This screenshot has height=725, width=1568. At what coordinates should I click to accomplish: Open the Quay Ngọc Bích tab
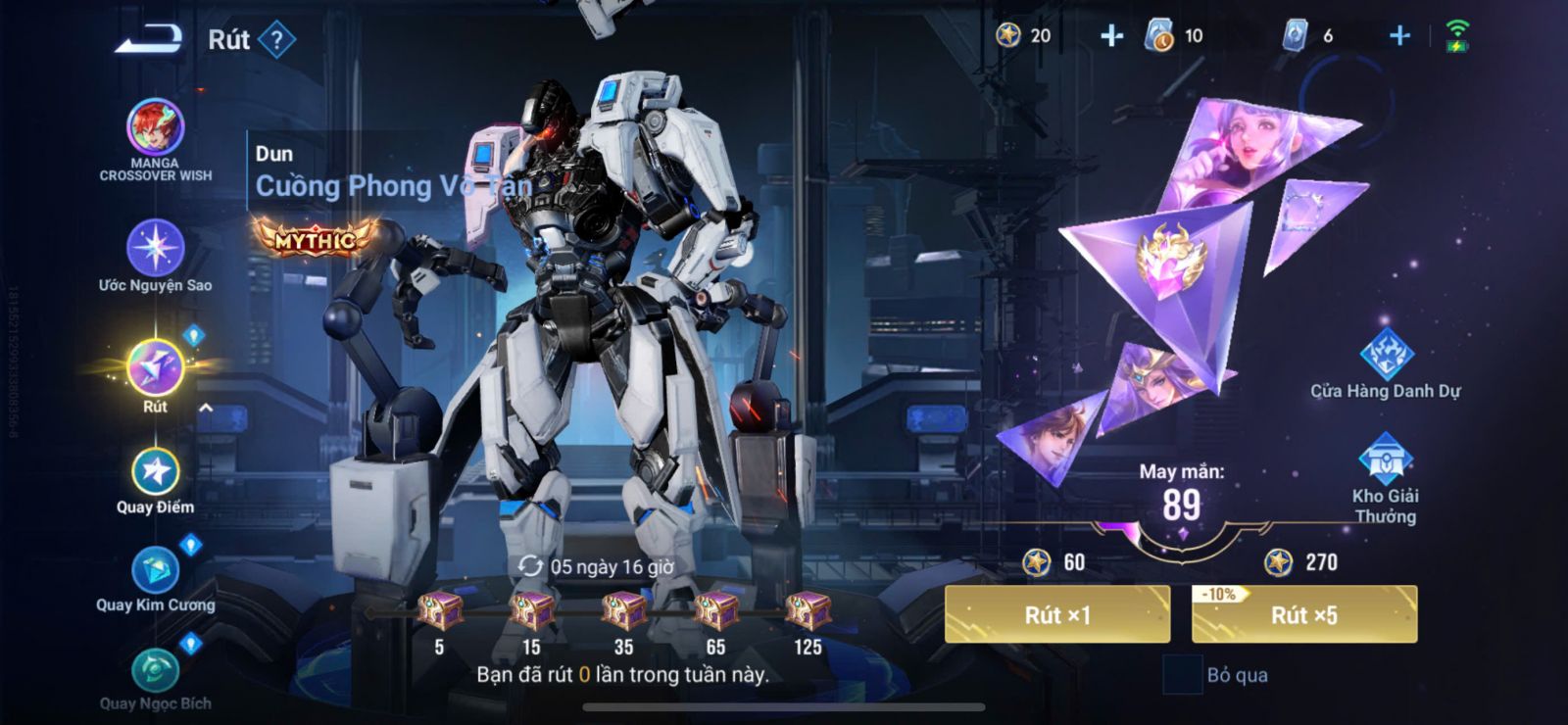tap(155, 672)
